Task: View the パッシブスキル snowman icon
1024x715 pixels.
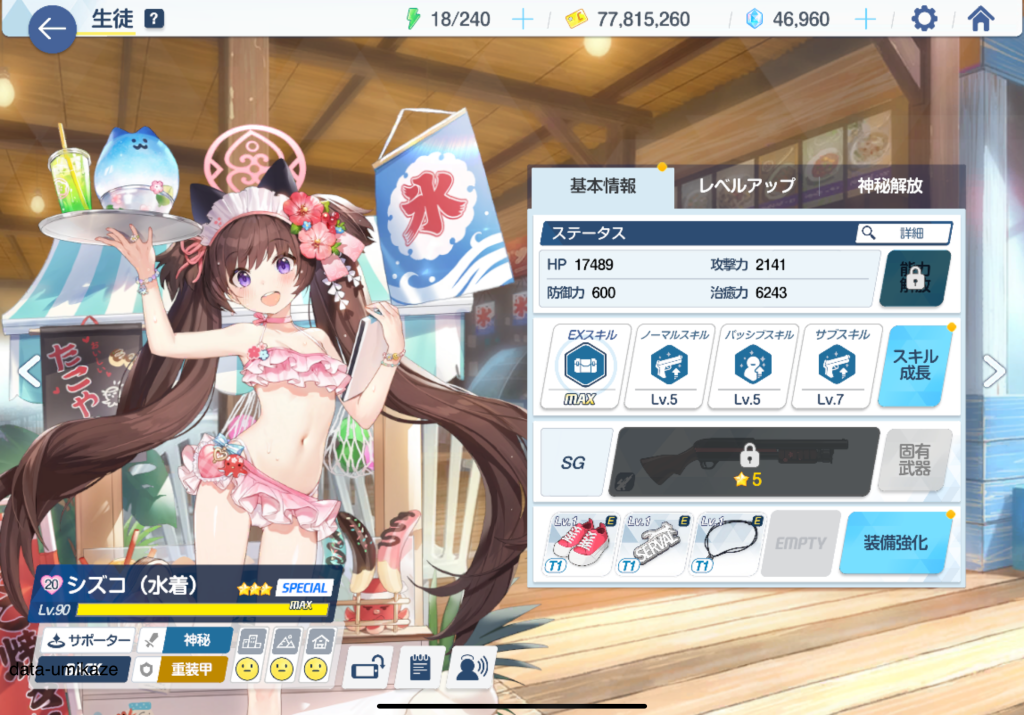Action: [x=748, y=366]
